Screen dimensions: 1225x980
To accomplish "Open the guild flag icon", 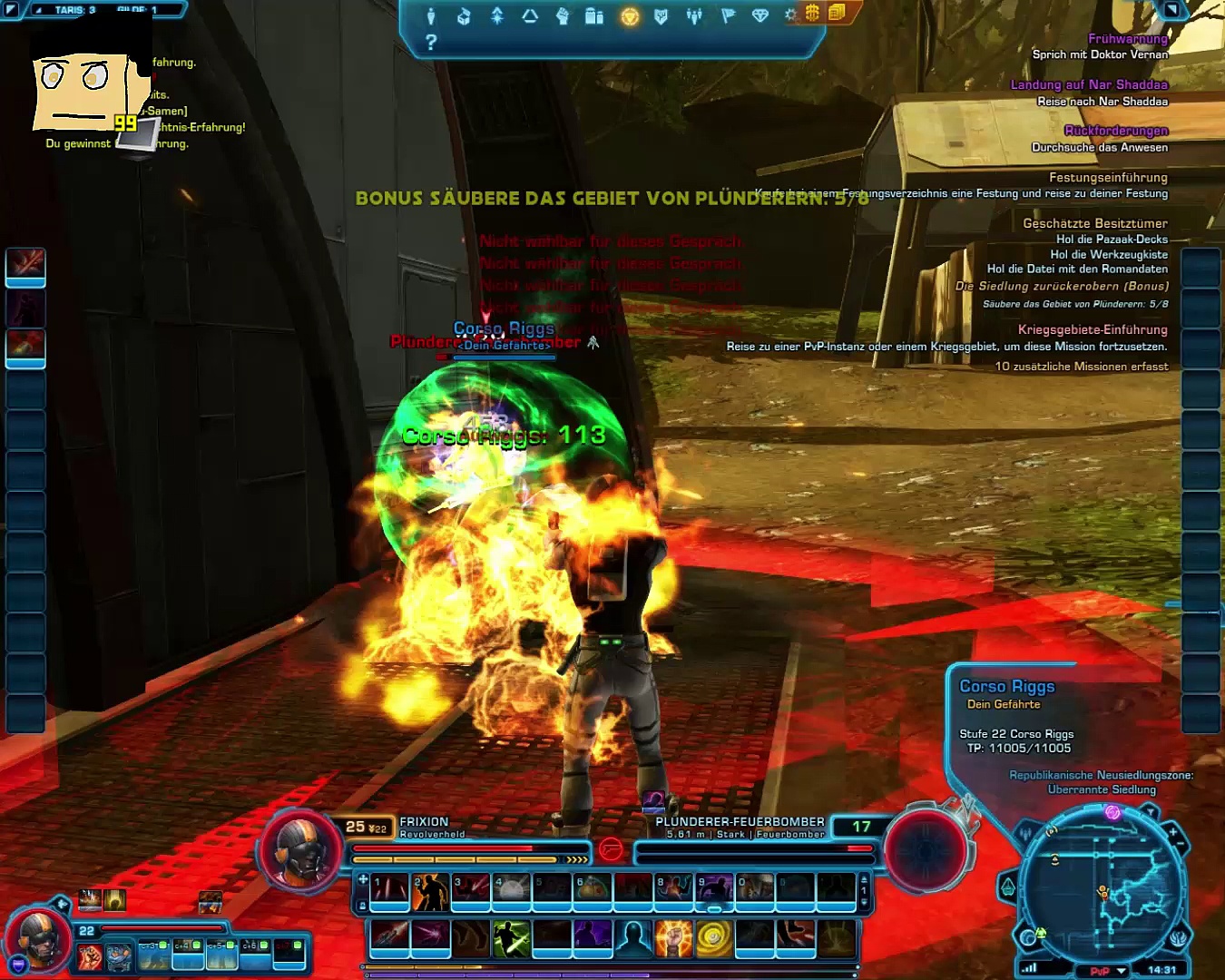I will click(728, 16).
